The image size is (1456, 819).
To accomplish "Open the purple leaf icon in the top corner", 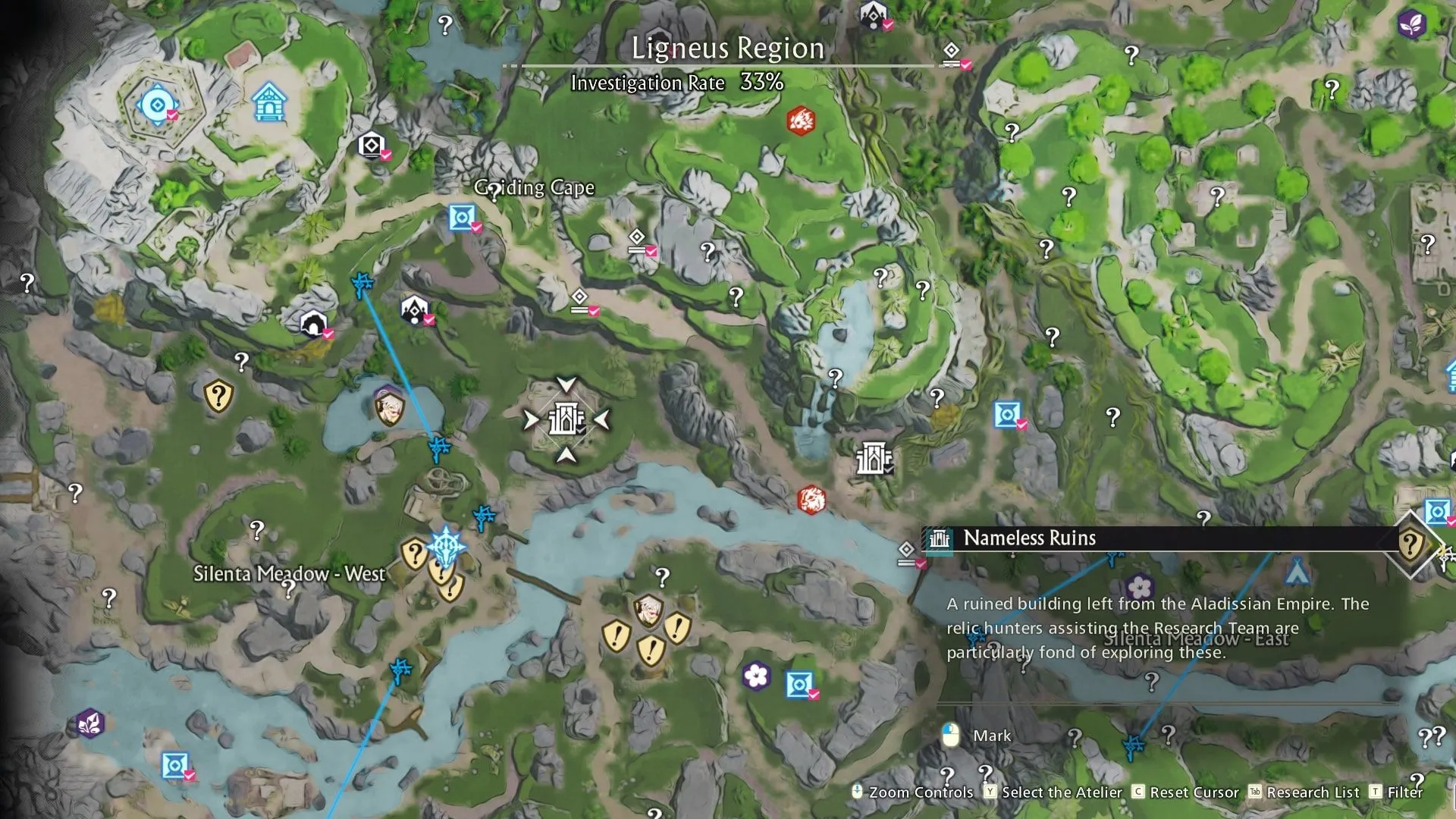I will point(1411,24).
